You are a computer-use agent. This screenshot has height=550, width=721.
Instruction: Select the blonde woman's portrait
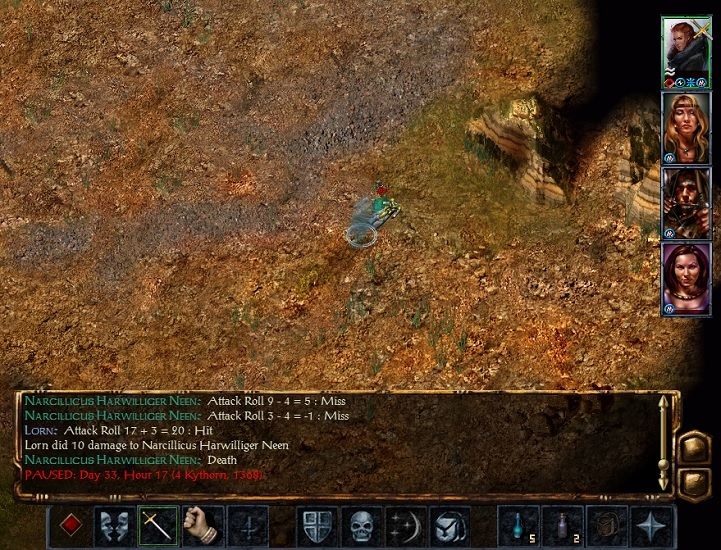pyautogui.click(x=685, y=127)
